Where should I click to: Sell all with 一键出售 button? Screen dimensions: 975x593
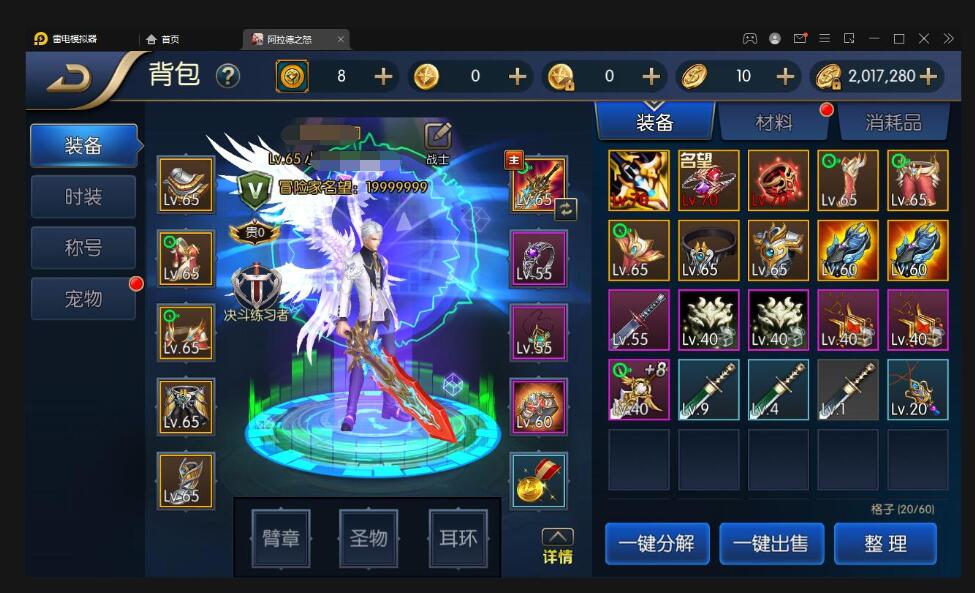[771, 544]
